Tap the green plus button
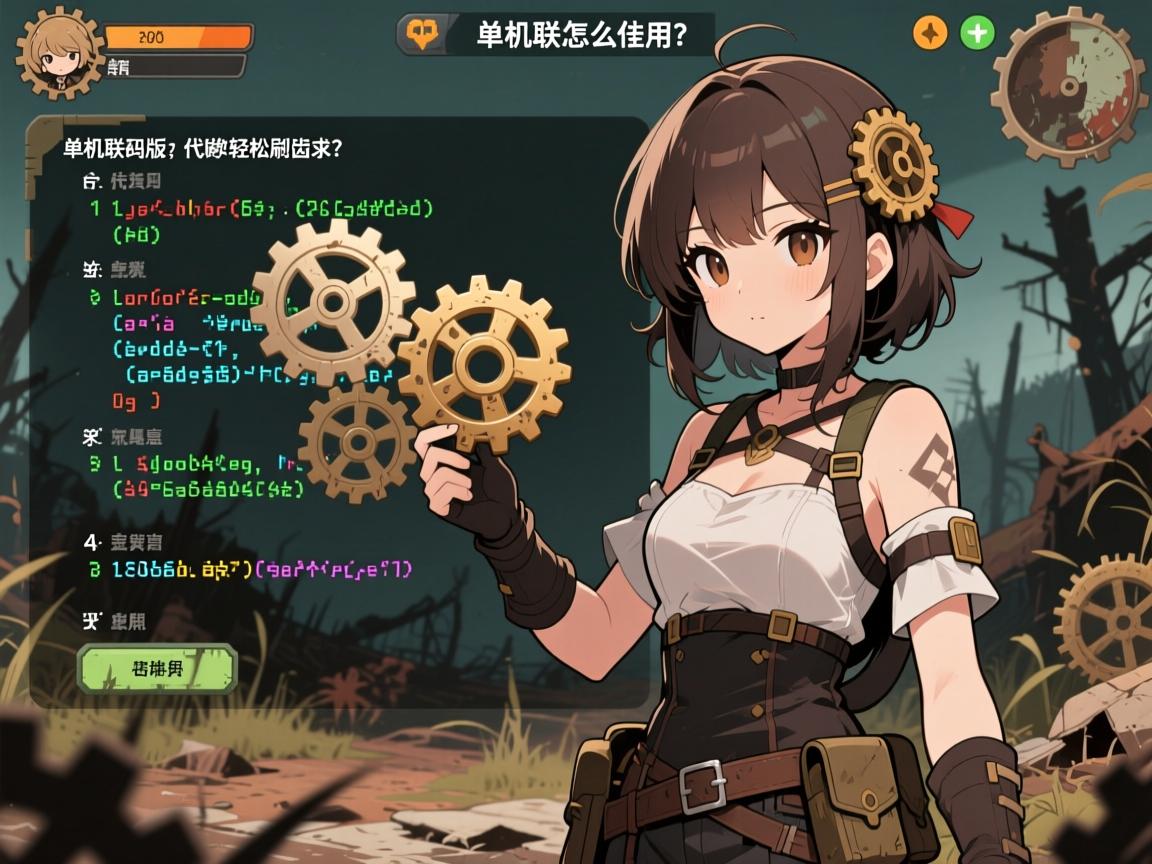This screenshot has width=1152, height=864. (976, 34)
